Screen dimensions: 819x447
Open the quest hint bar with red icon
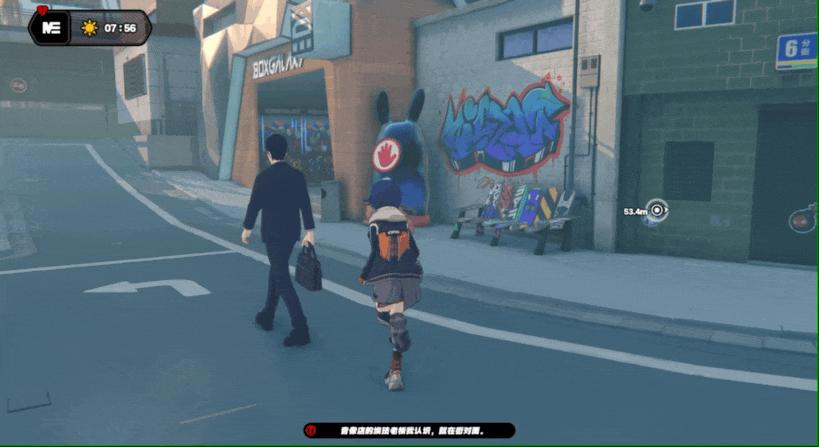pos(409,431)
